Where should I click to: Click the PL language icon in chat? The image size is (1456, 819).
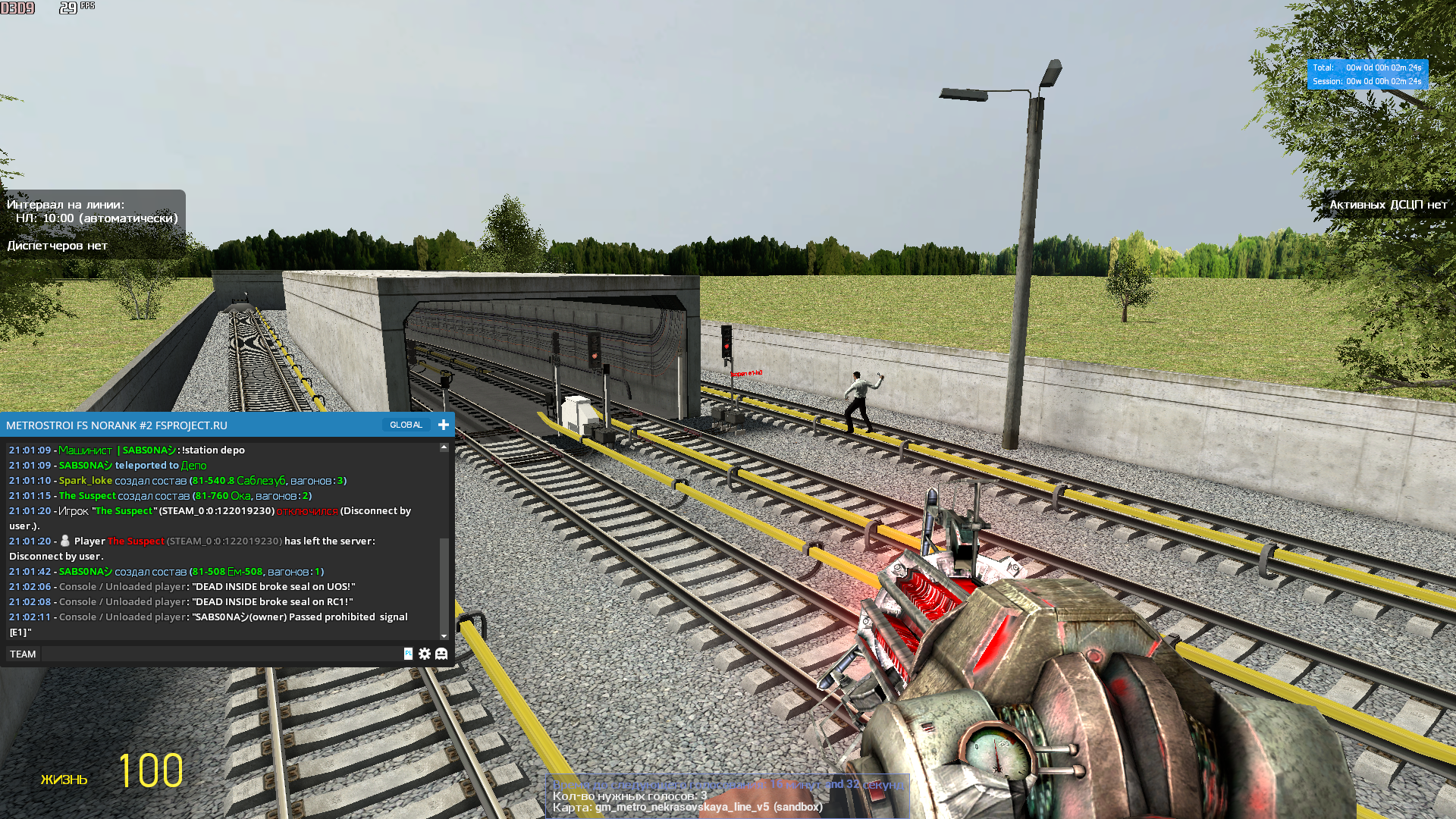pos(408,654)
